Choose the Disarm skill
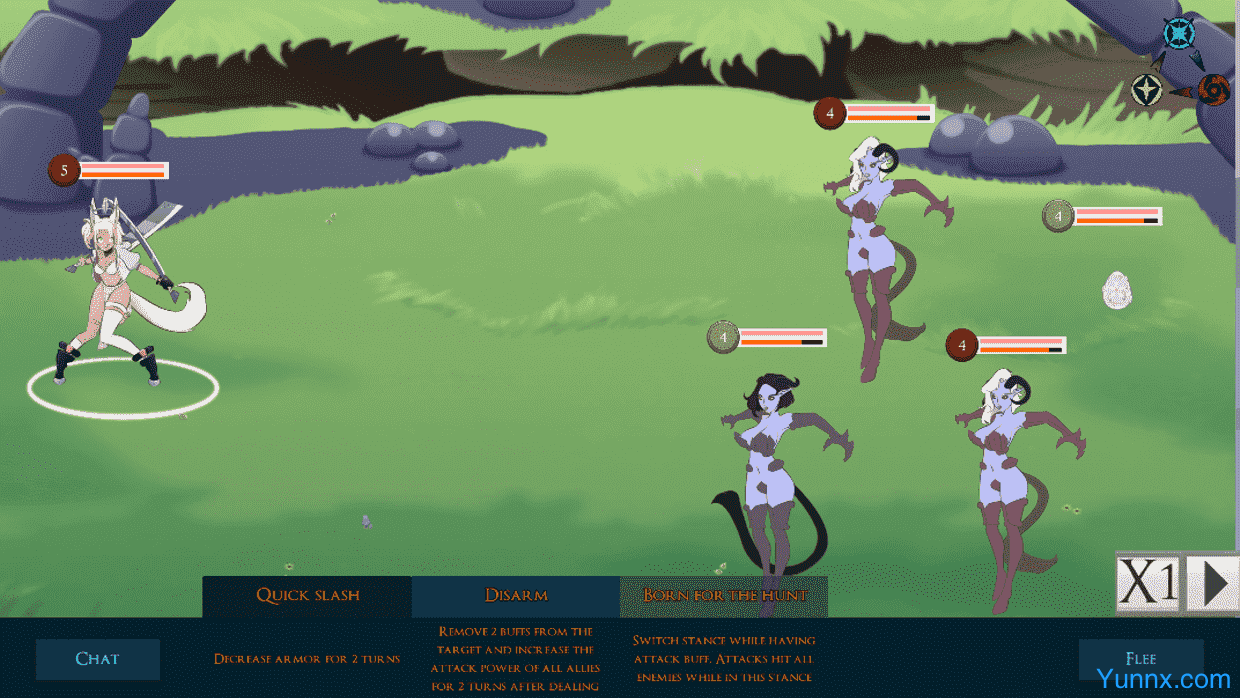 pyautogui.click(x=516, y=596)
